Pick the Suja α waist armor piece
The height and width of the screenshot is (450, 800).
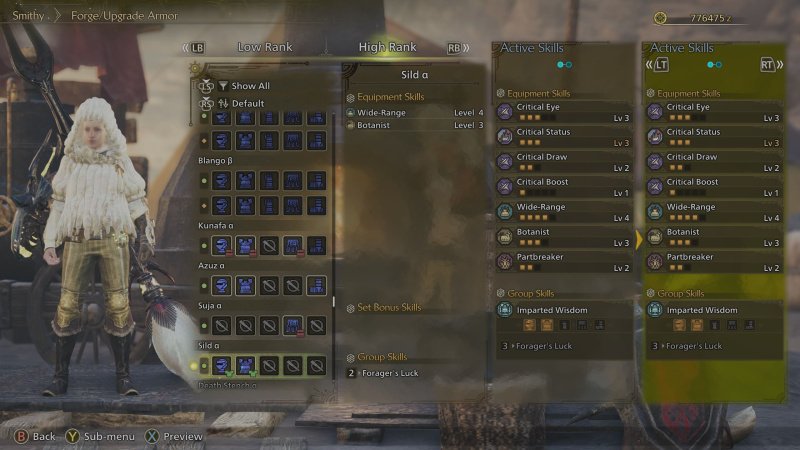292,325
